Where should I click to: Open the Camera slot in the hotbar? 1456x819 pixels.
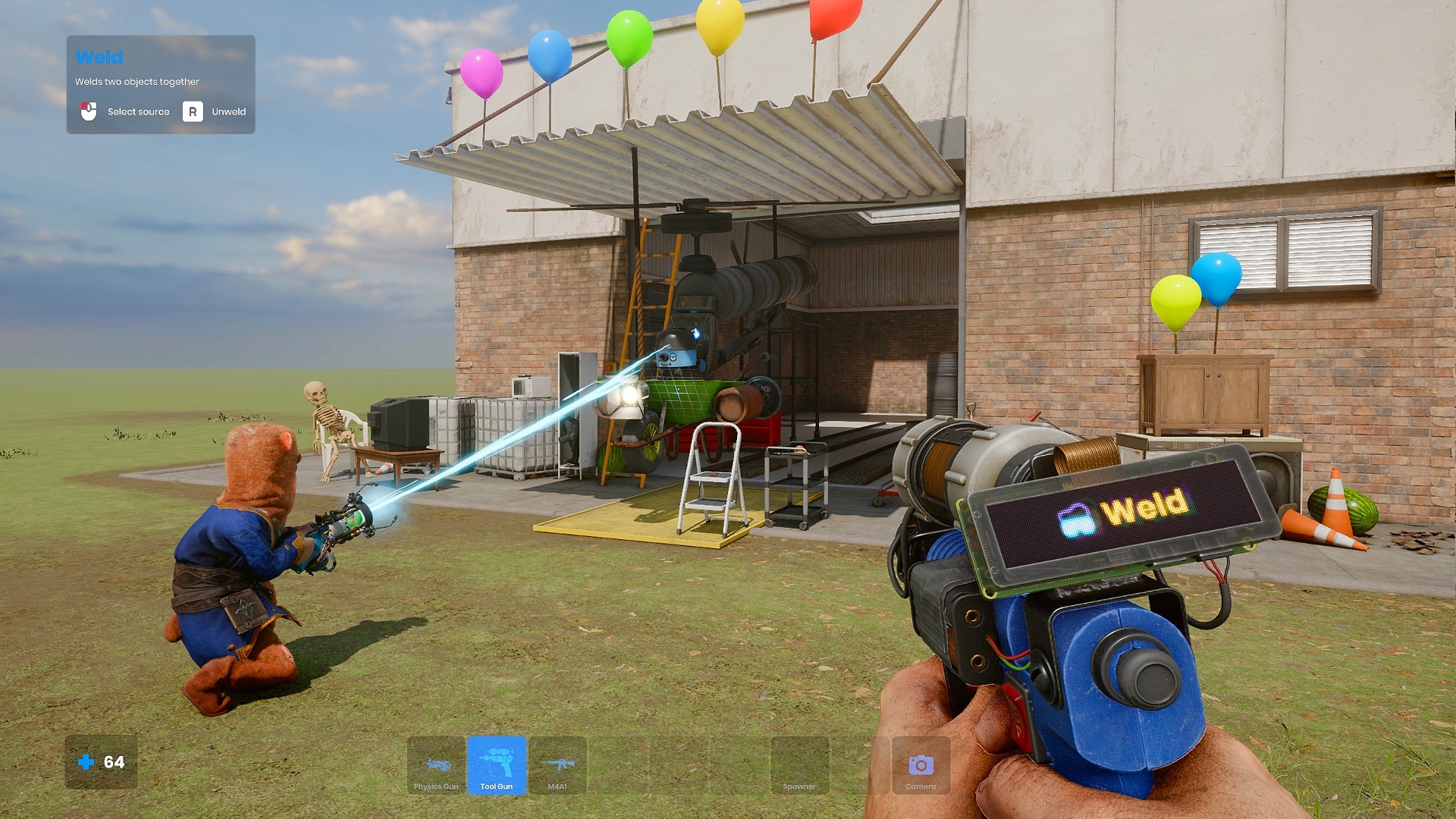pos(921,766)
